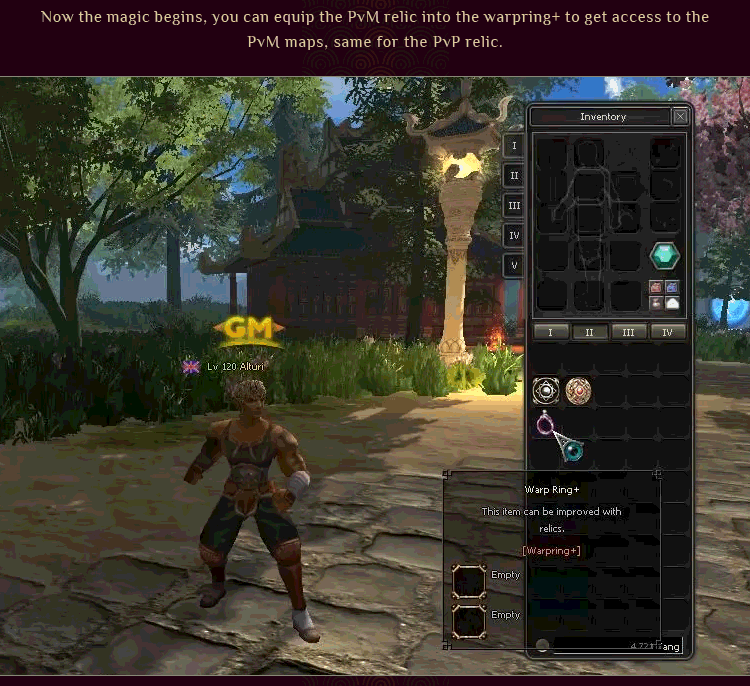Pick the white orb relic in the inventory
The height and width of the screenshot is (686, 750).
(546, 390)
